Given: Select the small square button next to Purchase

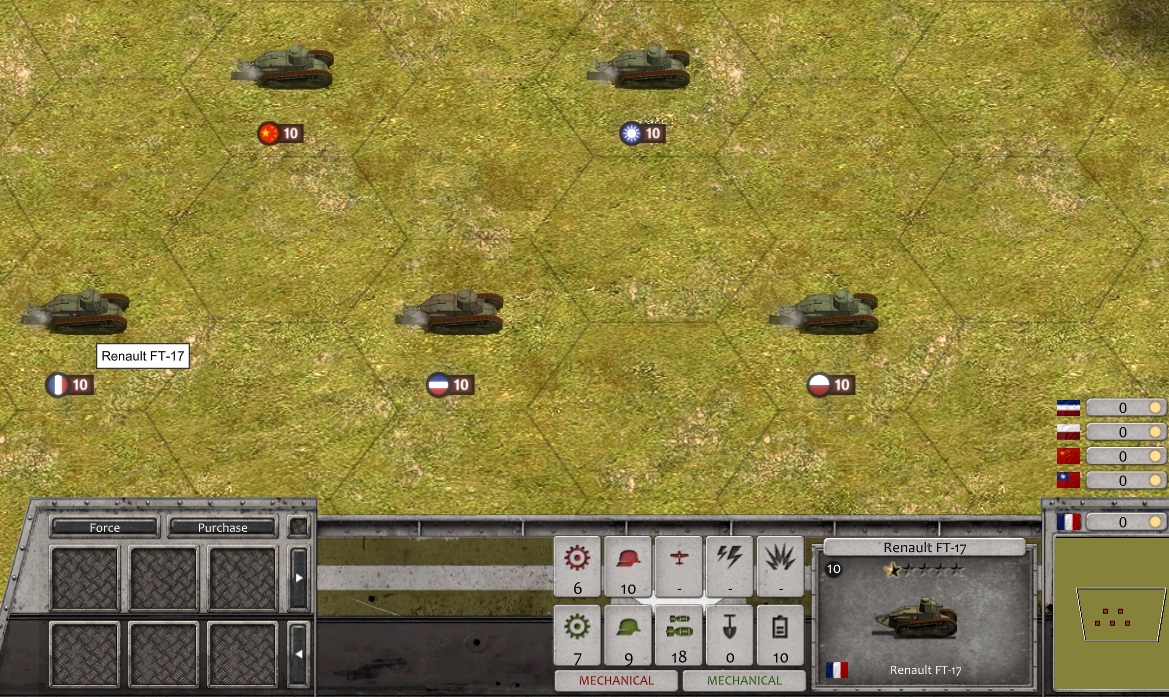Looking at the screenshot, I should pyautogui.click(x=298, y=527).
